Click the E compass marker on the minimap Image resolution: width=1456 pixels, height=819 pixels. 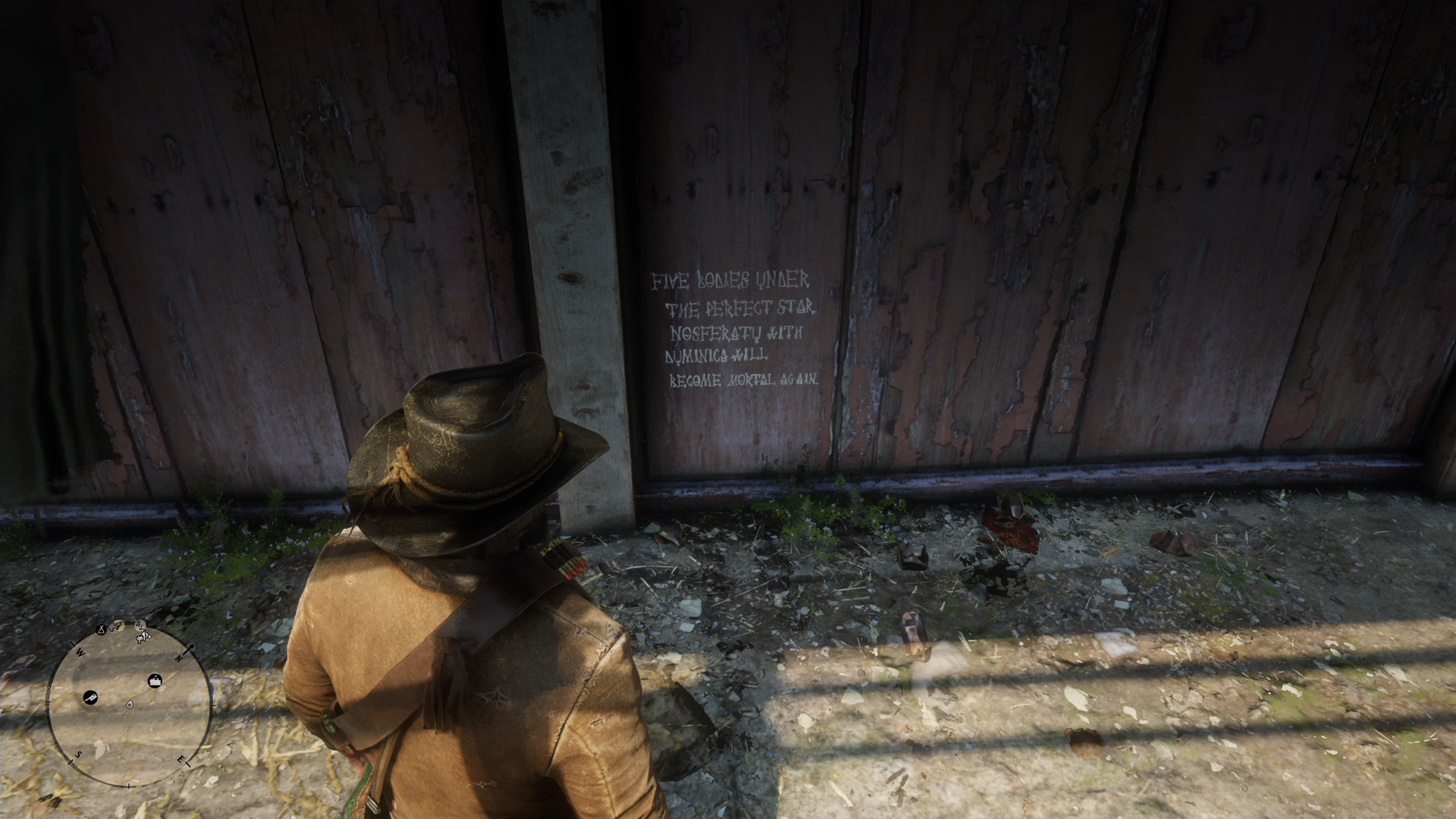pos(181,758)
